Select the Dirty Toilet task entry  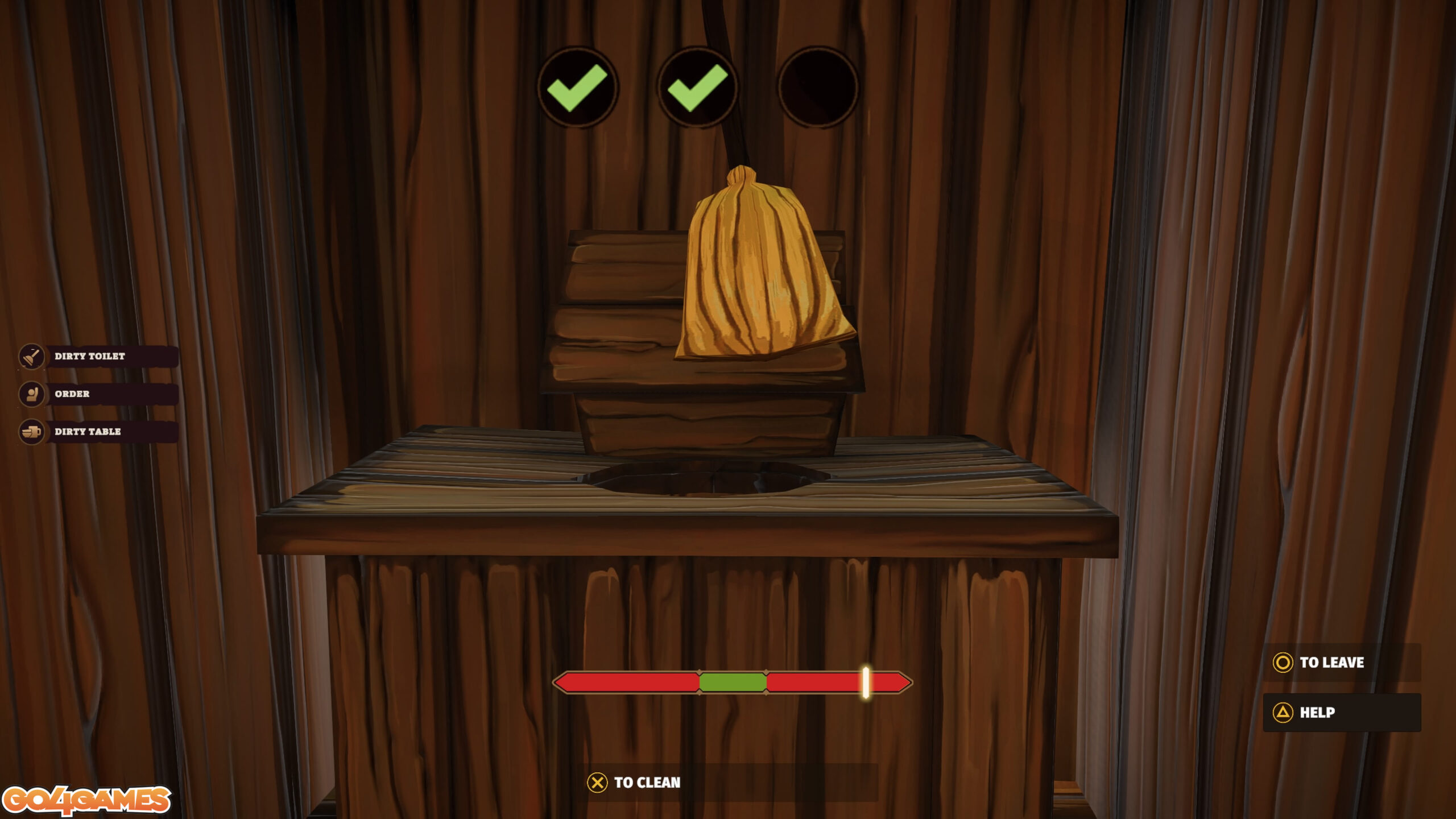pyautogui.click(x=98, y=357)
